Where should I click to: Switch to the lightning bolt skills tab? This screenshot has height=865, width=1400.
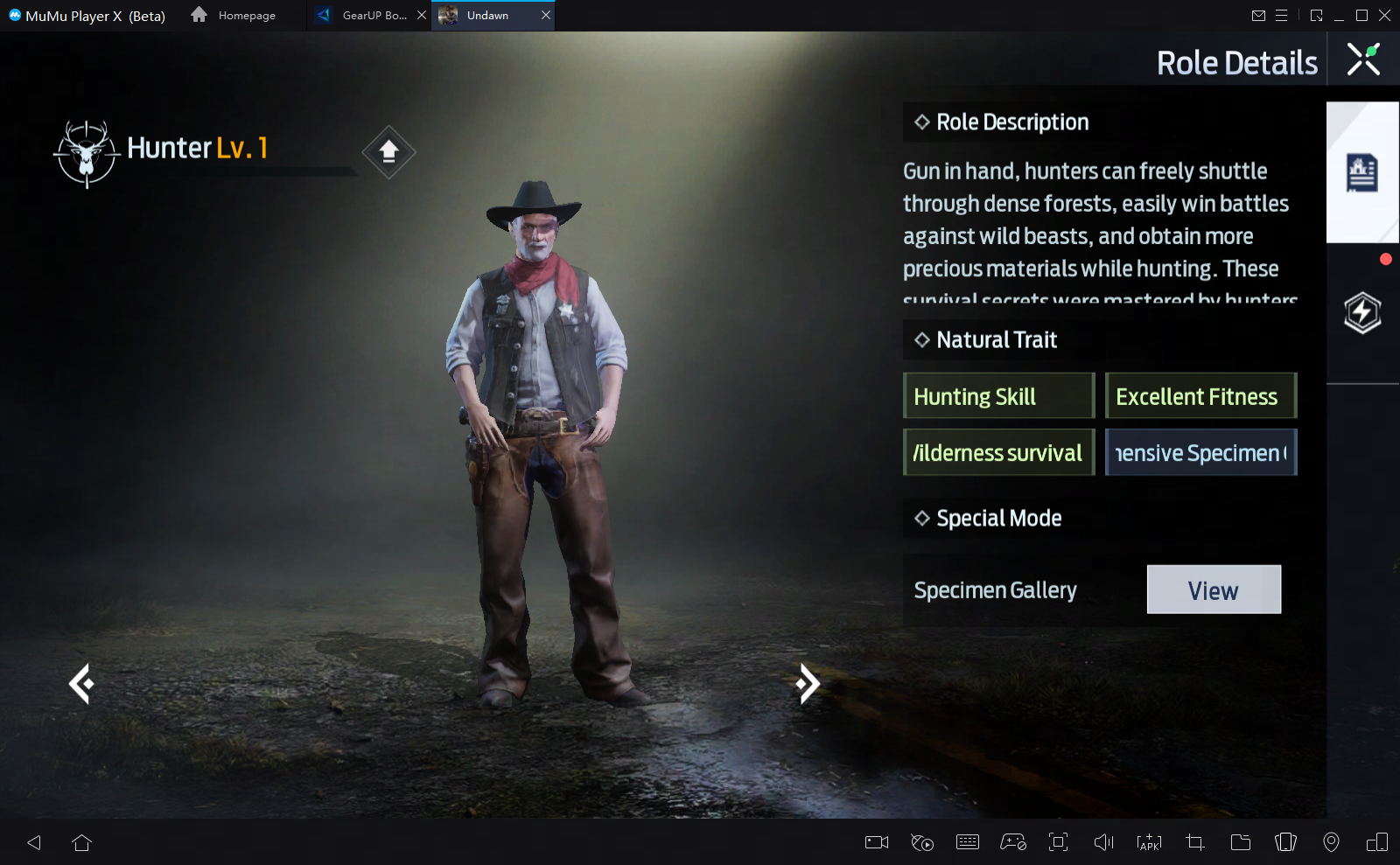pyautogui.click(x=1361, y=313)
